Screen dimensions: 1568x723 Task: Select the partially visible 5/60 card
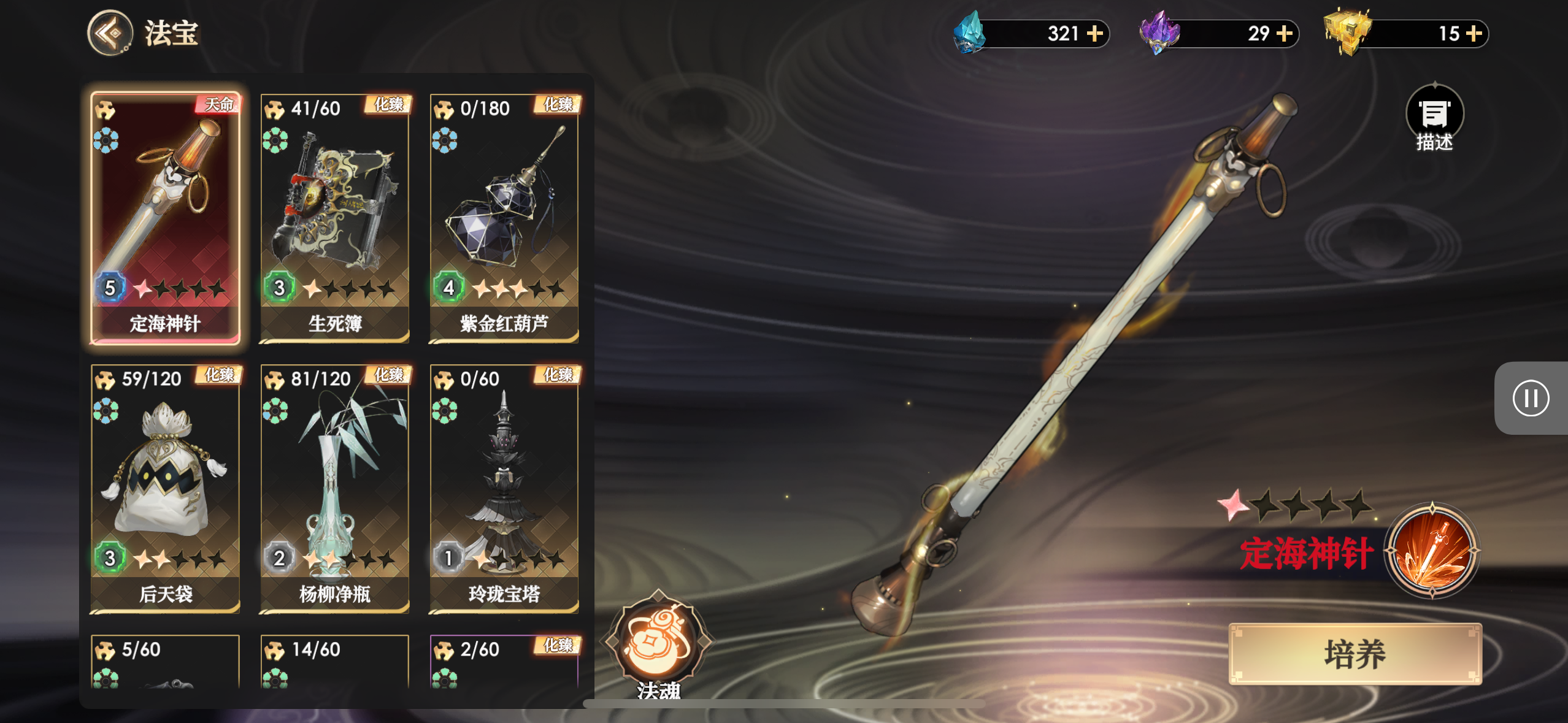[x=165, y=662]
